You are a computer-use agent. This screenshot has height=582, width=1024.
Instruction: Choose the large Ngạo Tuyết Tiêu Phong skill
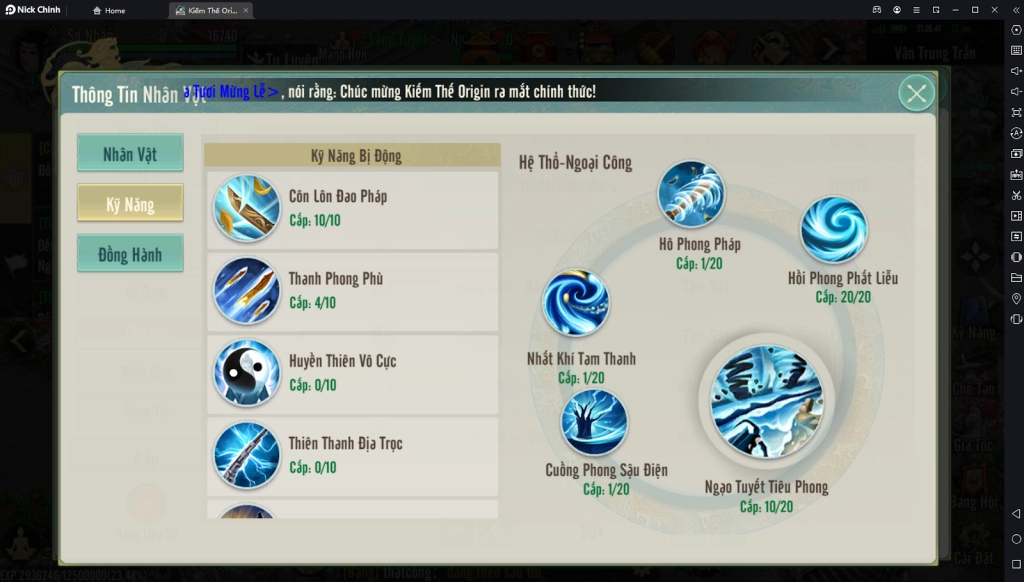coord(766,402)
